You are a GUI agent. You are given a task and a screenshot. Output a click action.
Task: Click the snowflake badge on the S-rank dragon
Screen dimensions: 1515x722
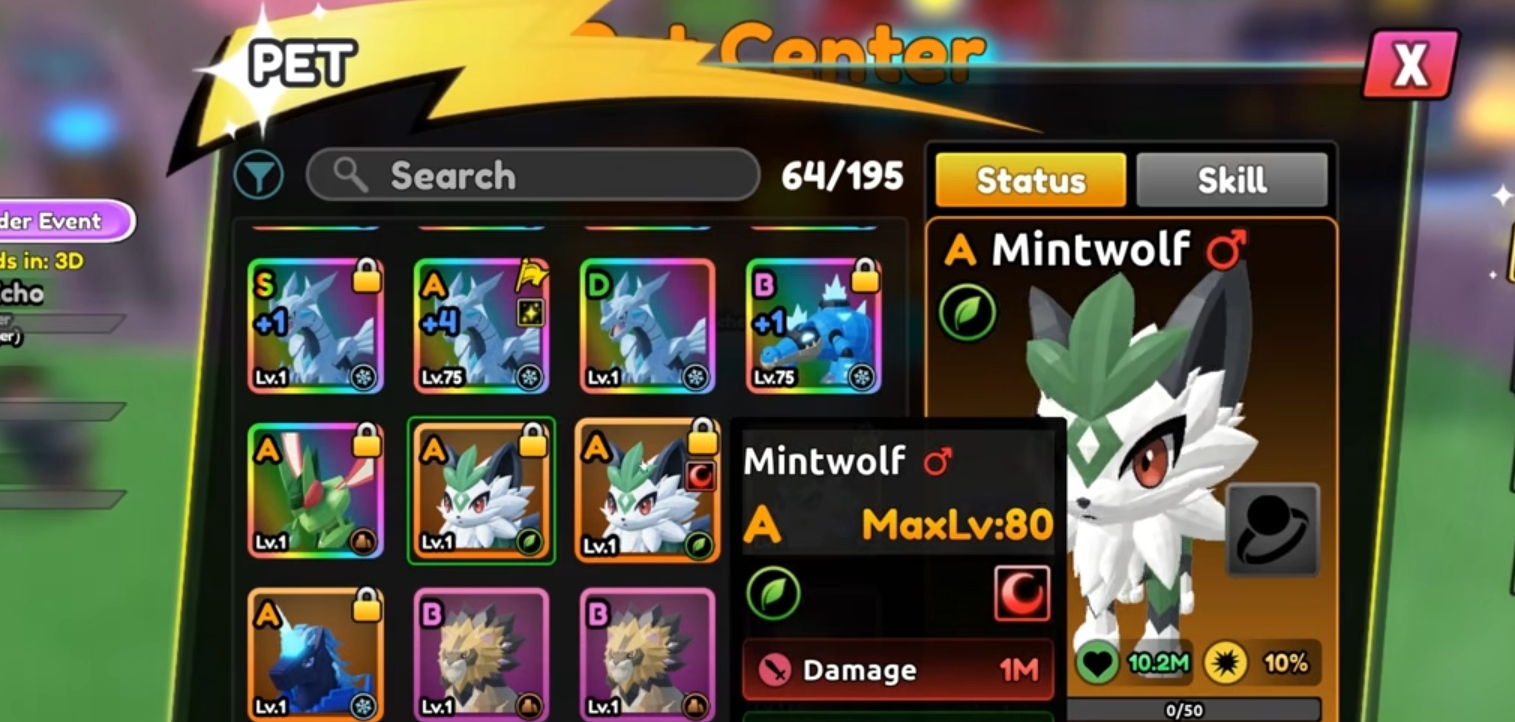pos(362,377)
